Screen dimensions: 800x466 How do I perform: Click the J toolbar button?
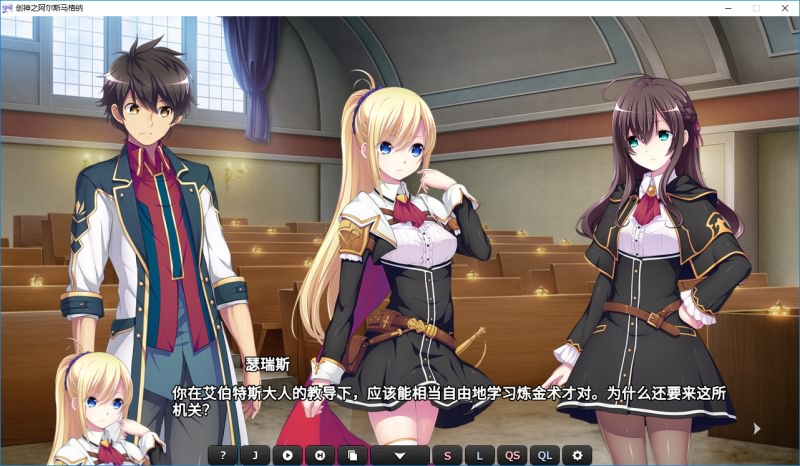click(255, 455)
